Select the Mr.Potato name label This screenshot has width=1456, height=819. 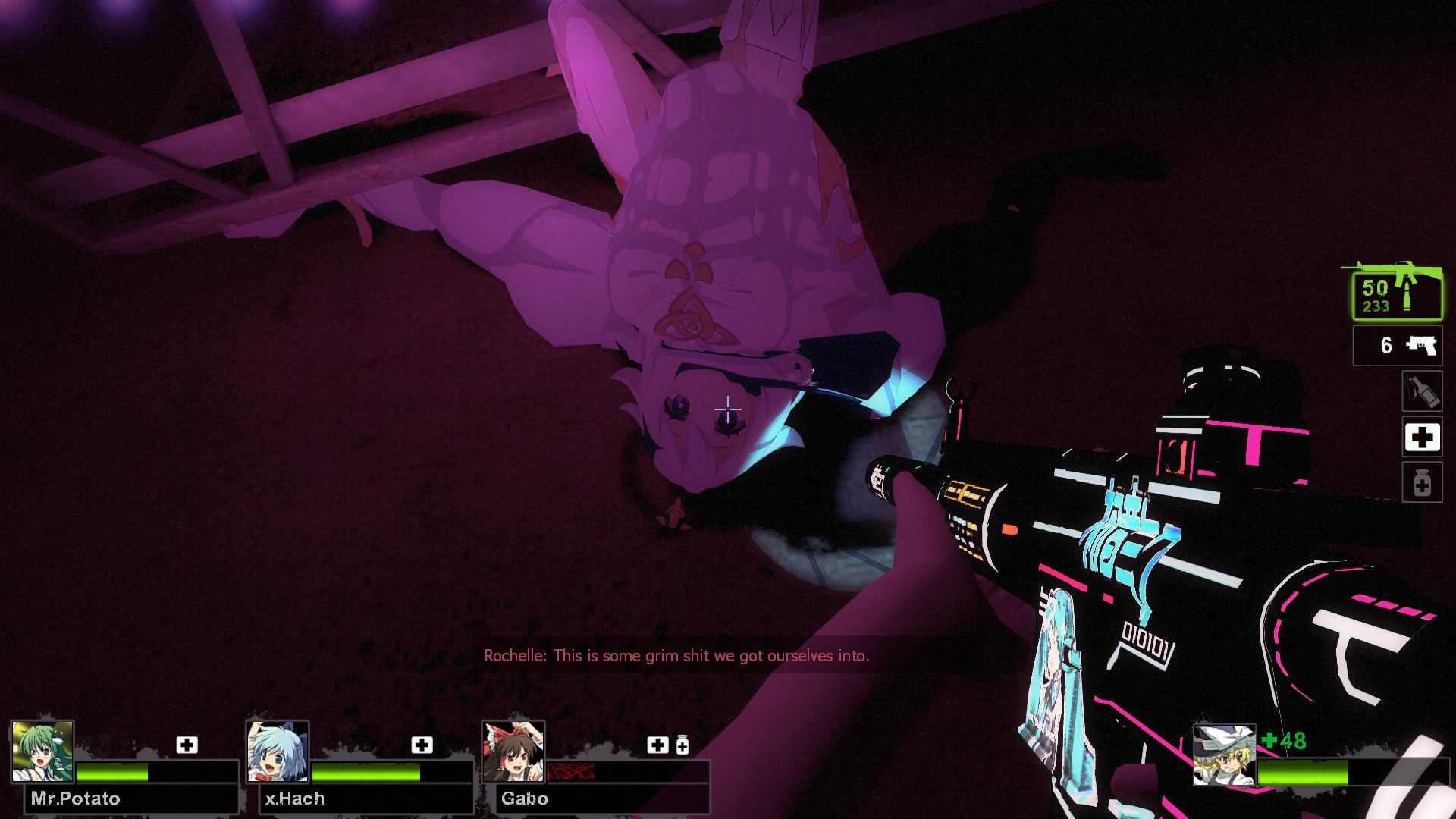pos(76,799)
